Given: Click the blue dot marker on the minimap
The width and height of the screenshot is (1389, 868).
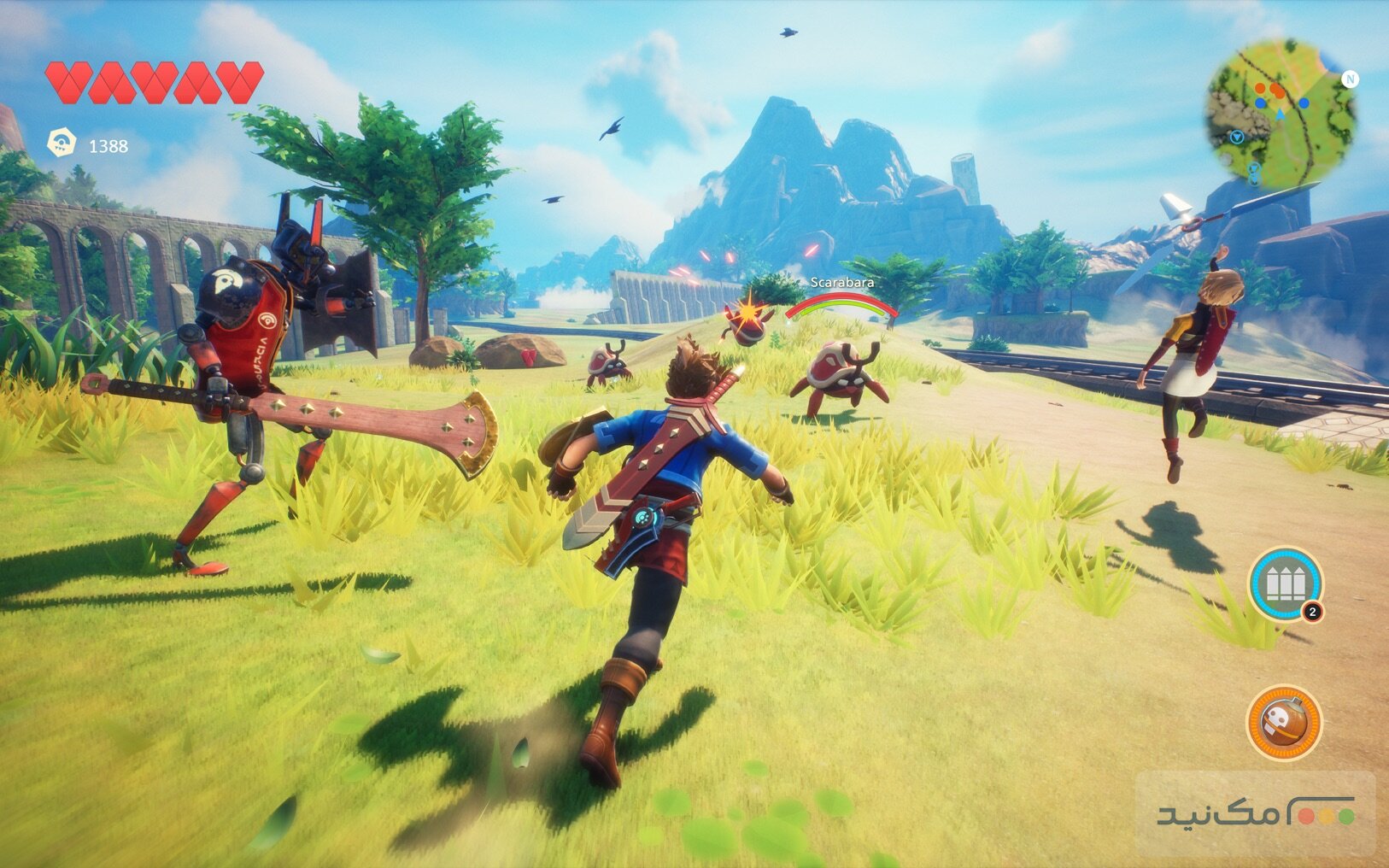Looking at the screenshot, I should (x=1304, y=103).
